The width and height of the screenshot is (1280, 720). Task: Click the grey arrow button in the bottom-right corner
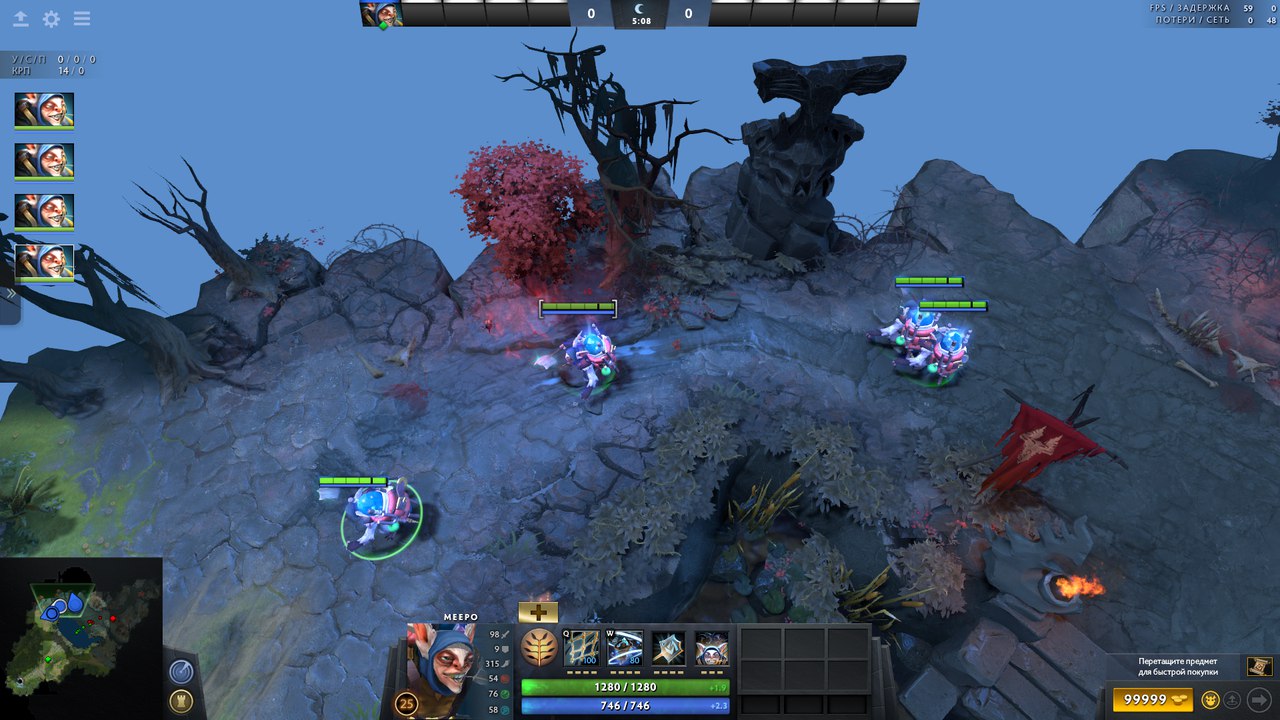pos(1259,699)
